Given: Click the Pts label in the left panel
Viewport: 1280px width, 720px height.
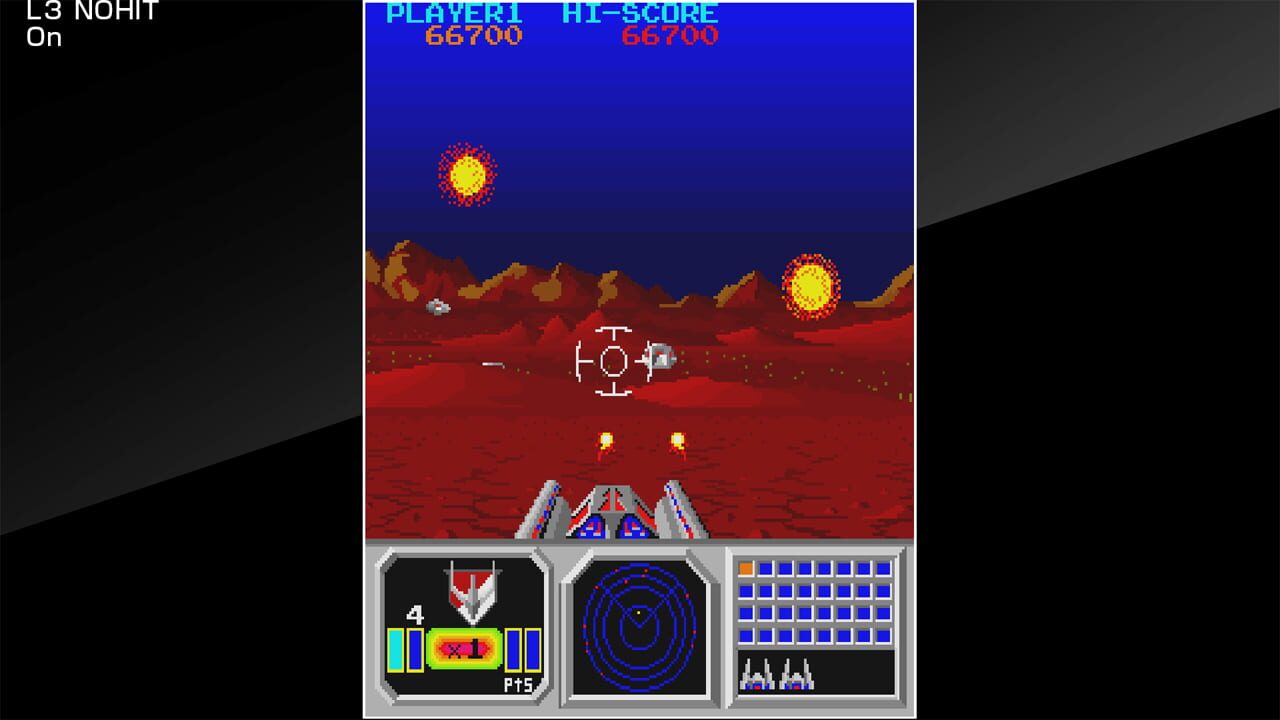Looking at the screenshot, I should tap(518, 683).
